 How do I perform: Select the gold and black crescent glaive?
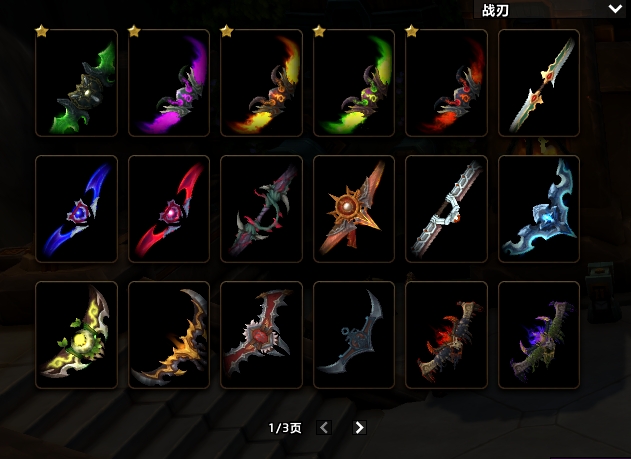pyautogui.click(x=169, y=335)
